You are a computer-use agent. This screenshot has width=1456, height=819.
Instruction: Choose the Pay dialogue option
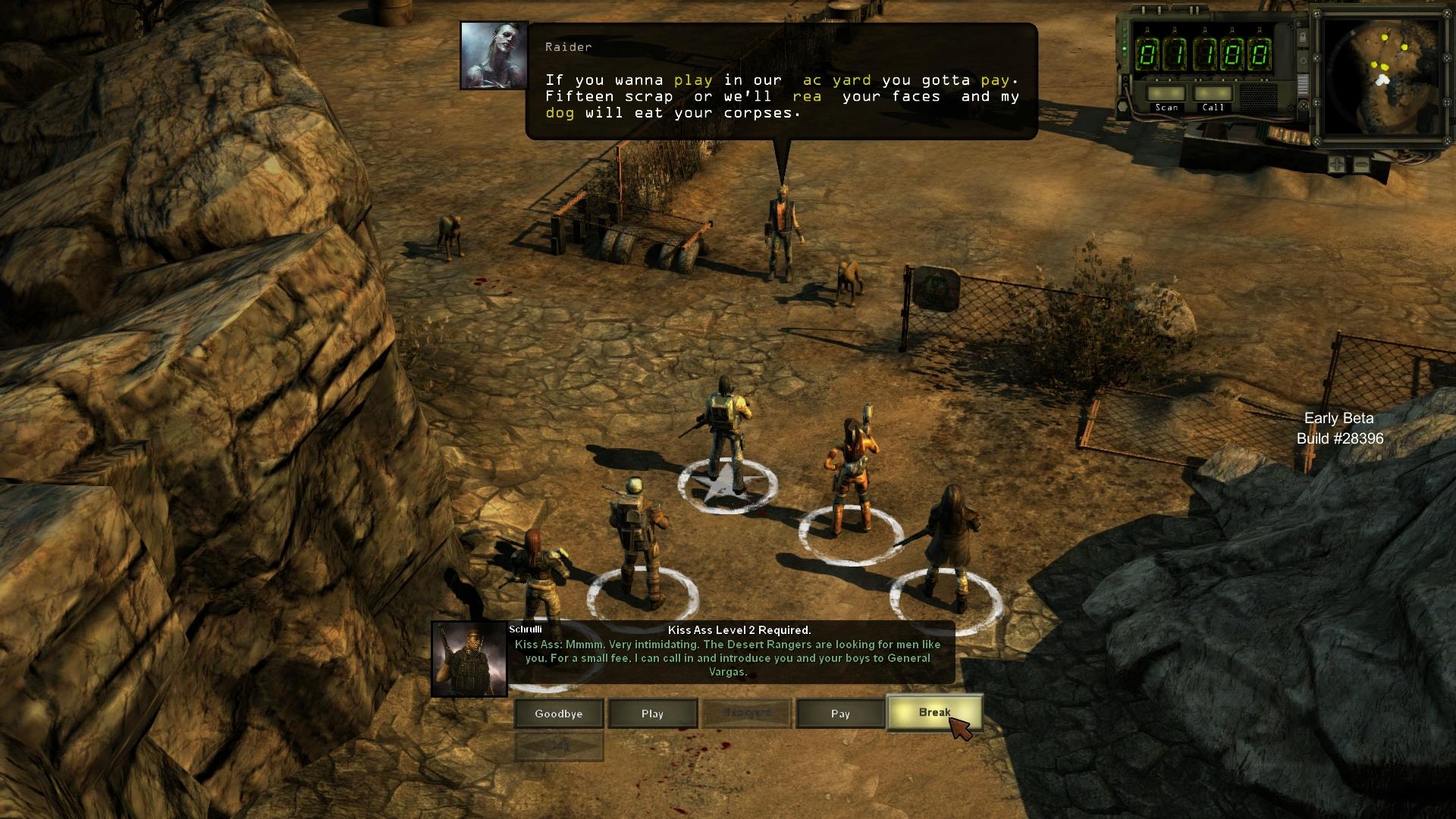(840, 714)
